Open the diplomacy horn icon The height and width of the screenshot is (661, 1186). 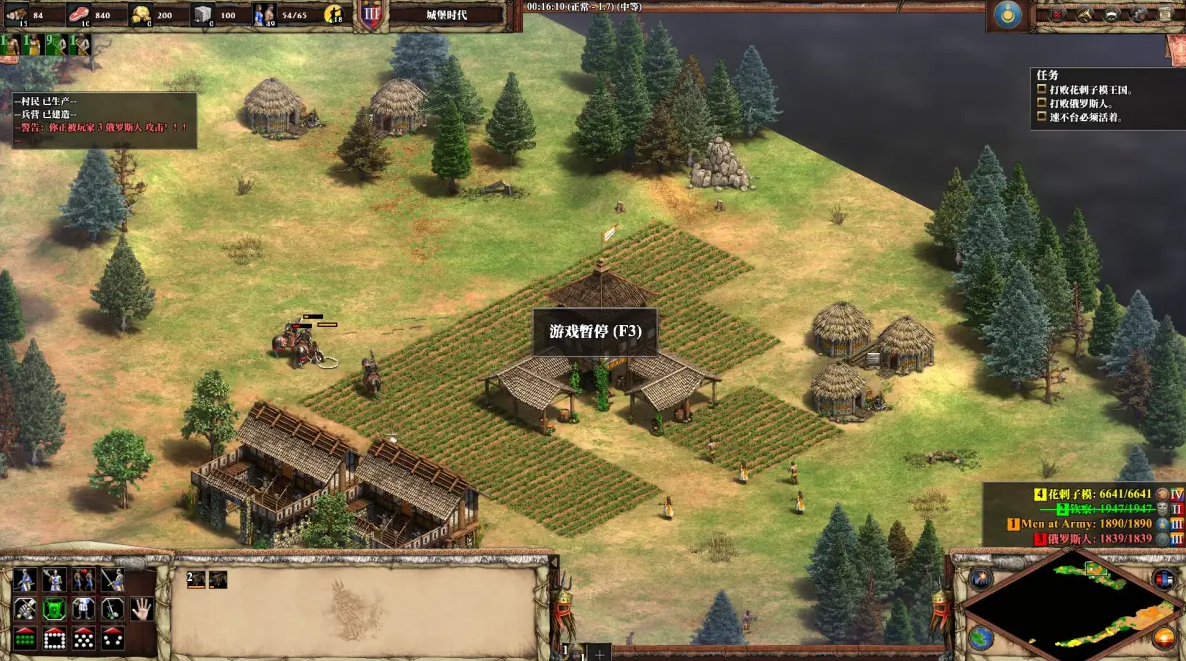[x=1084, y=14]
